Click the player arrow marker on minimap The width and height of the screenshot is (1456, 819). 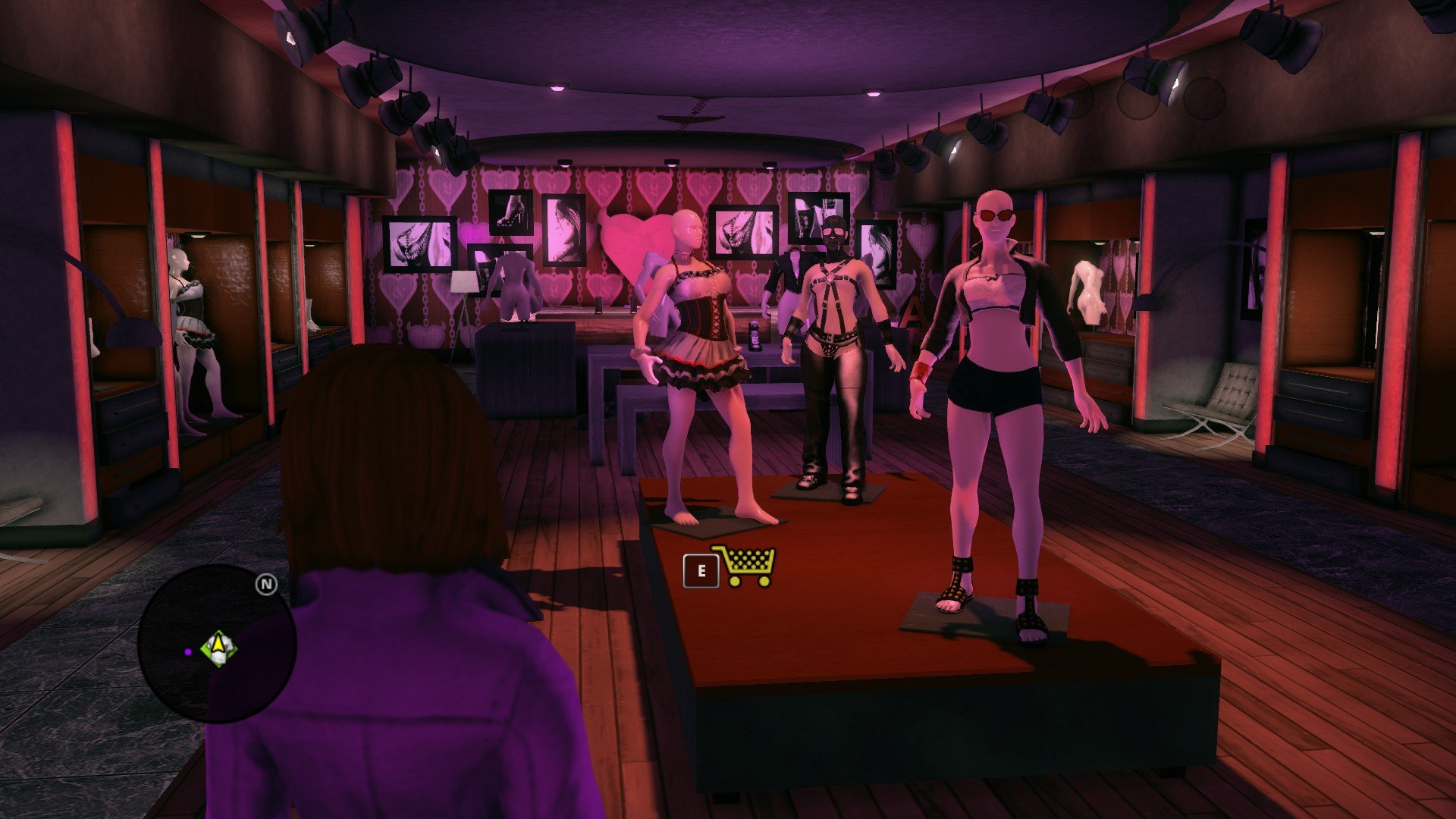219,648
